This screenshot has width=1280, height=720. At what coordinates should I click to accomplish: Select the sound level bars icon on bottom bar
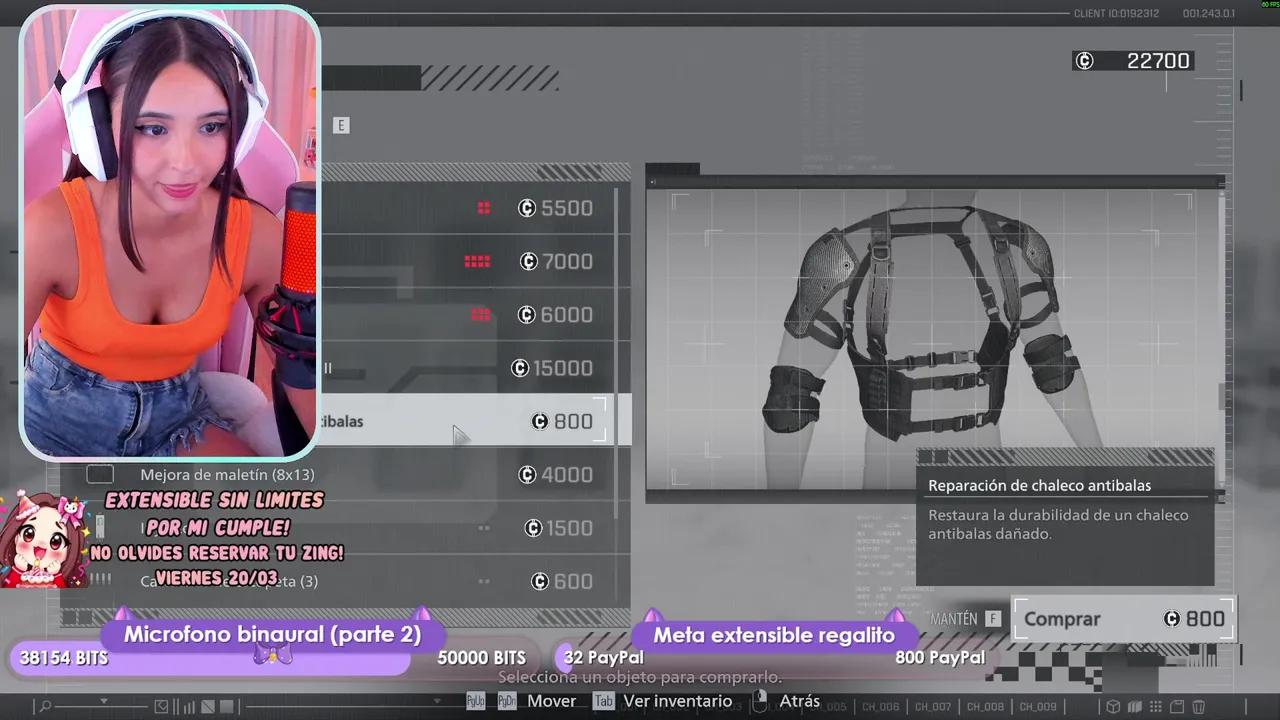(188, 706)
